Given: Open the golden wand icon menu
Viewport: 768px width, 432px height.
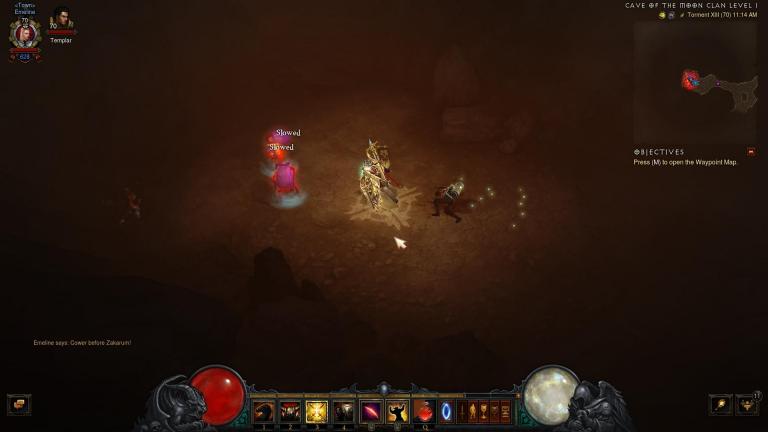Looking at the screenshot, I should (719, 404).
